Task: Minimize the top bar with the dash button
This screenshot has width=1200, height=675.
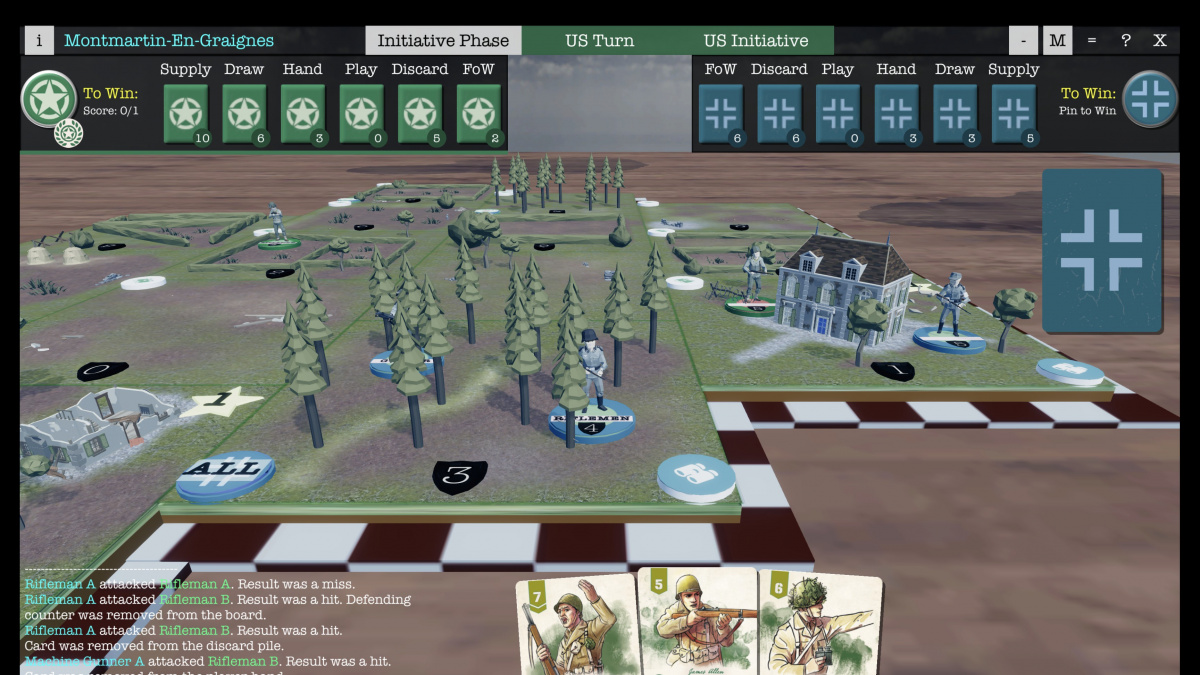Action: (x=1023, y=41)
